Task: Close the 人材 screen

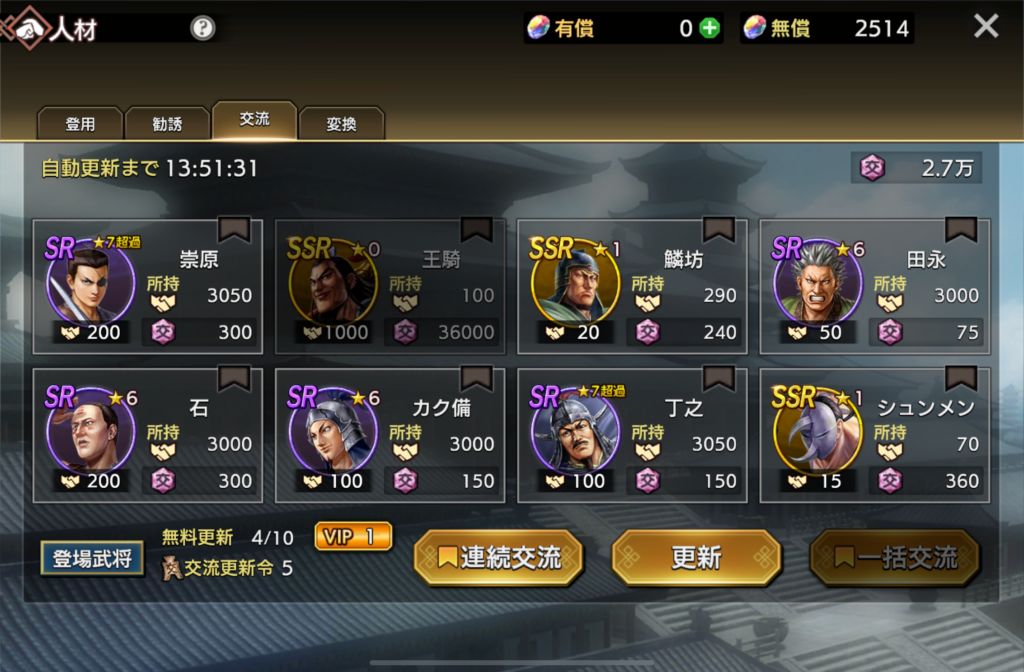Action: [x=986, y=27]
